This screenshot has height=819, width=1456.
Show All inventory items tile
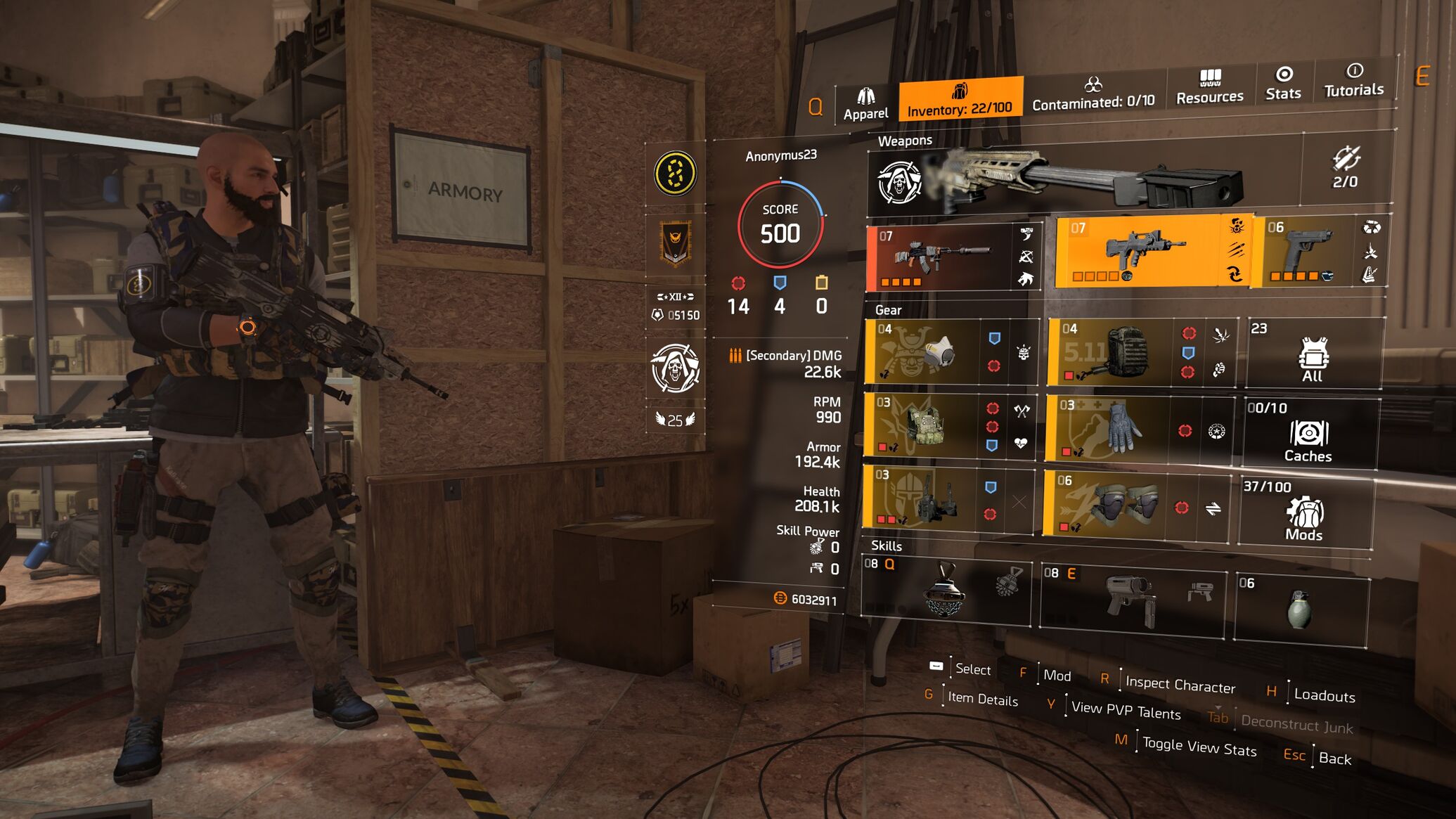click(x=1312, y=354)
